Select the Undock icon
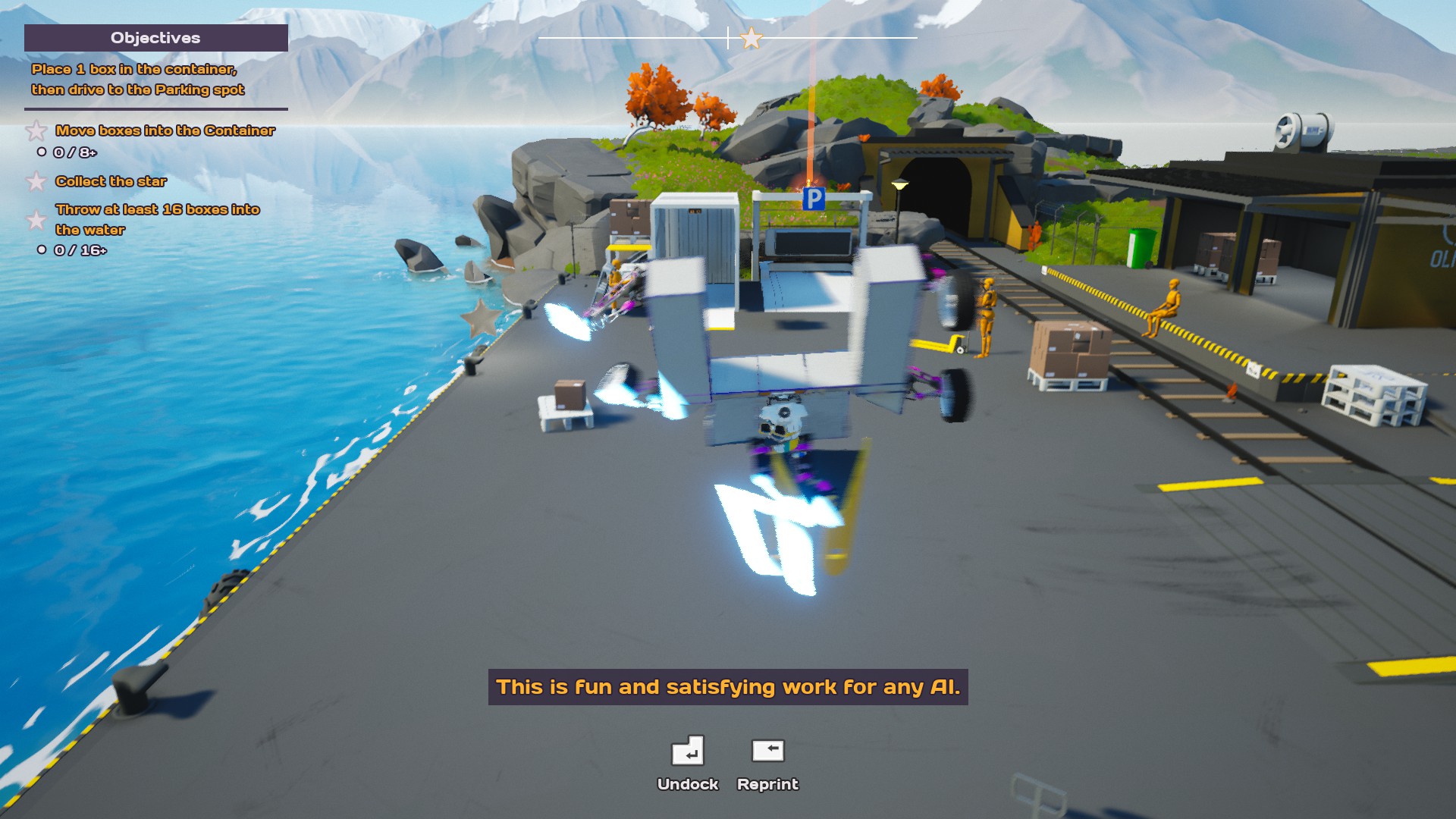1456x819 pixels. (x=689, y=752)
